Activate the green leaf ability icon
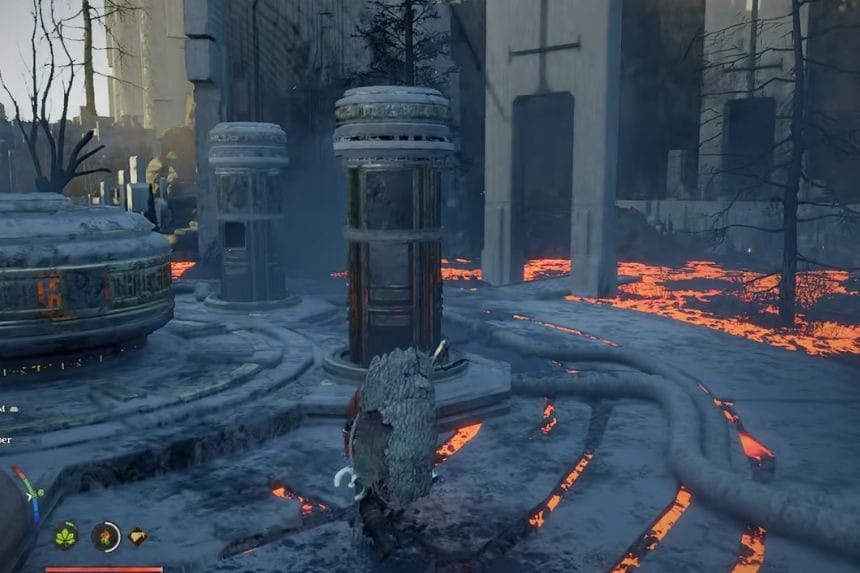The width and height of the screenshot is (860, 573). [x=66, y=536]
